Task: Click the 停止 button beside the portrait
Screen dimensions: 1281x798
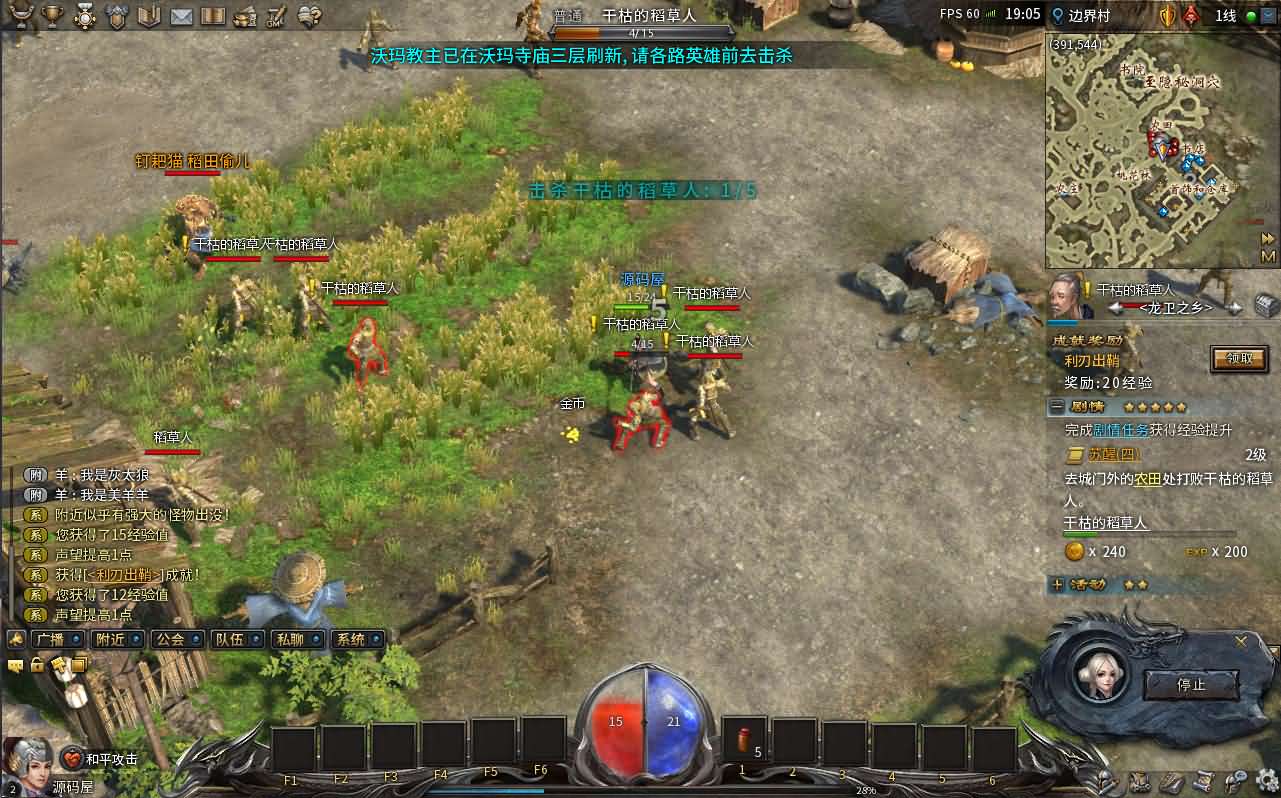Action: [1191, 685]
